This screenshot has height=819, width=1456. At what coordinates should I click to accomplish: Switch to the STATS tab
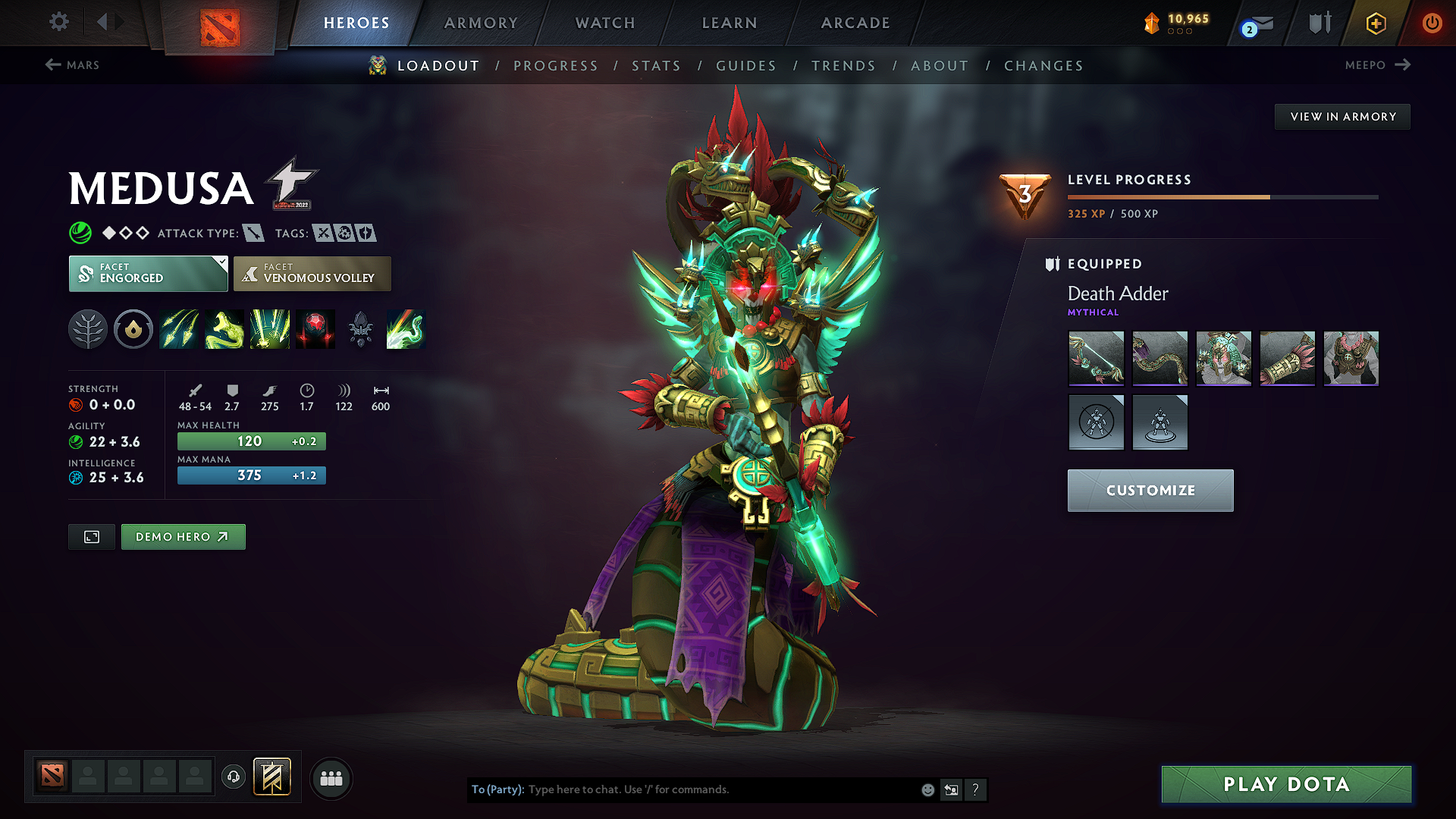657,65
